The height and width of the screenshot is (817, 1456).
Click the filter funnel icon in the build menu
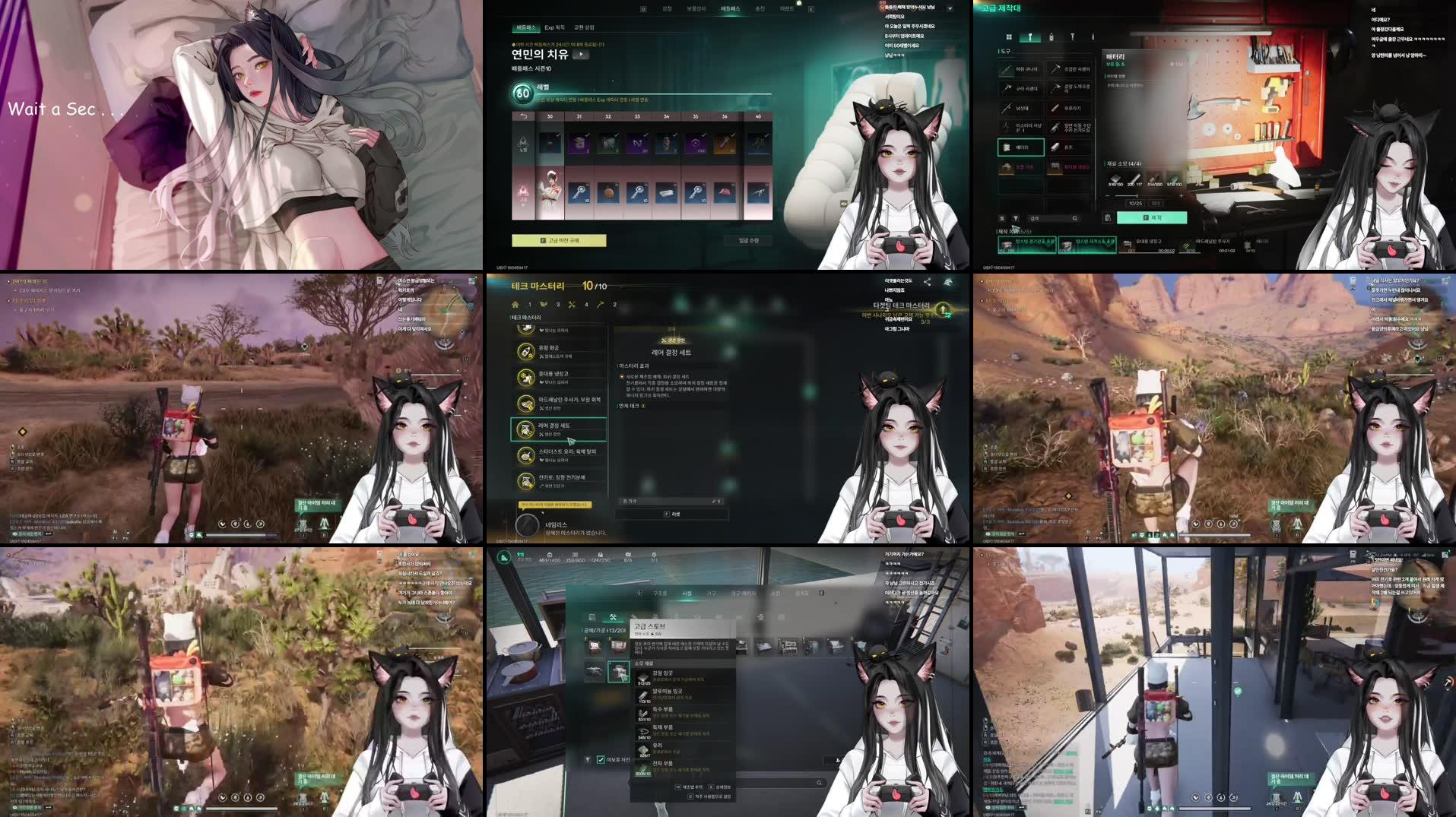click(x=588, y=759)
